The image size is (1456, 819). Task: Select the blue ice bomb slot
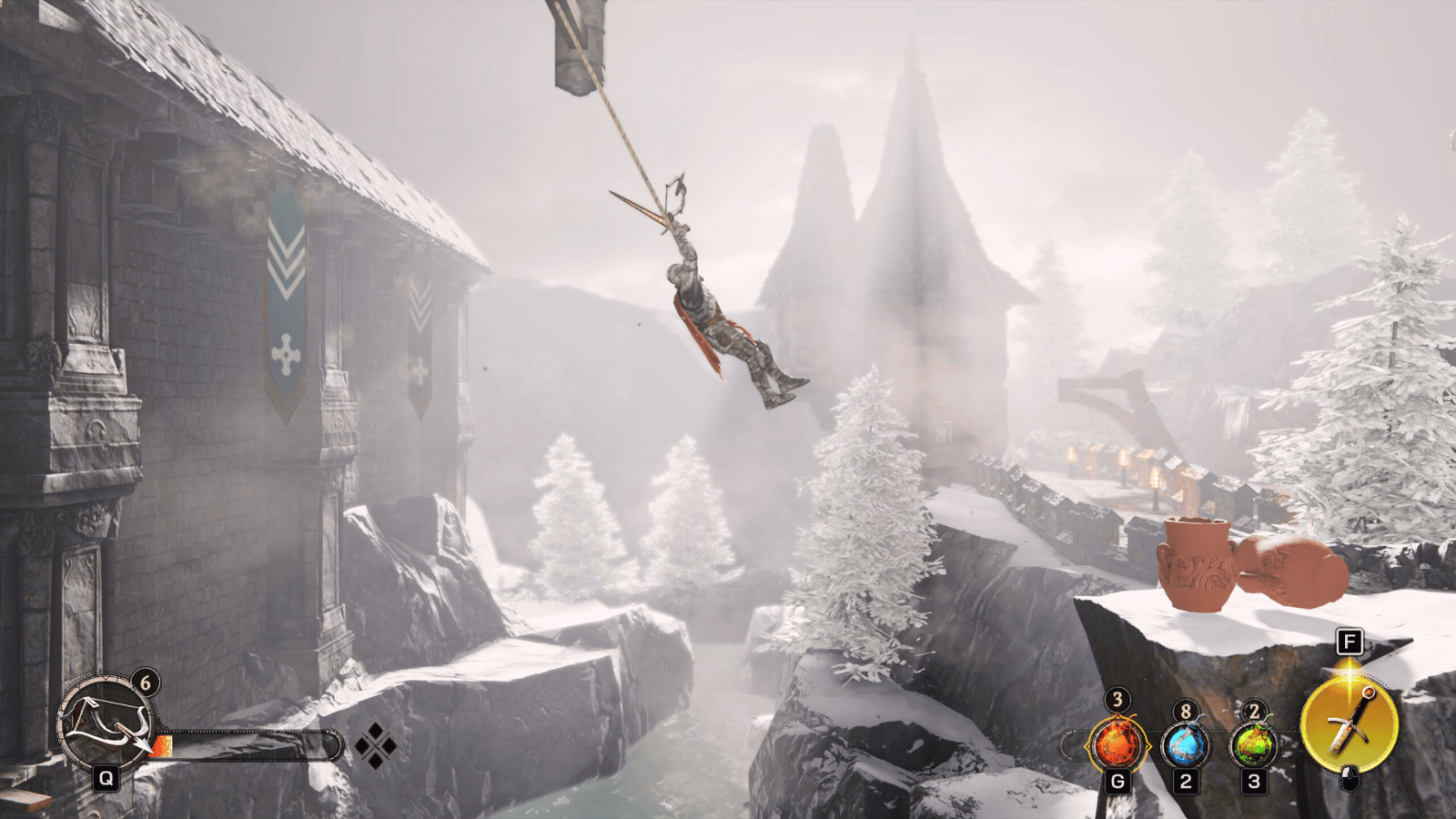point(1185,745)
